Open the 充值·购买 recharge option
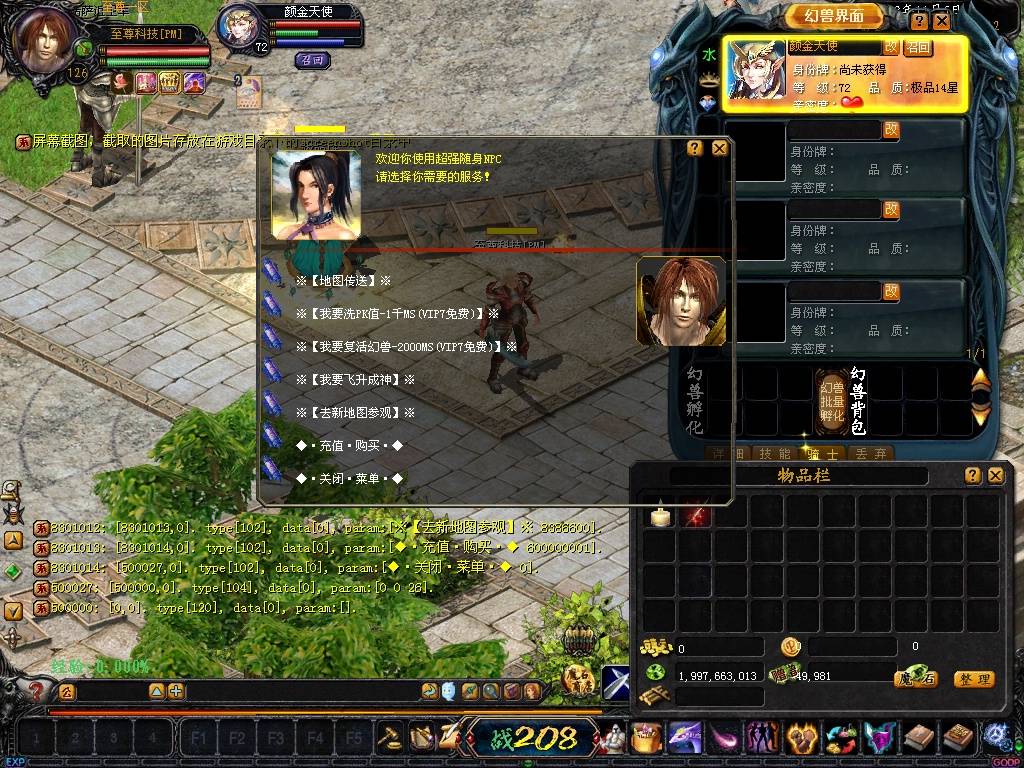 click(349, 446)
